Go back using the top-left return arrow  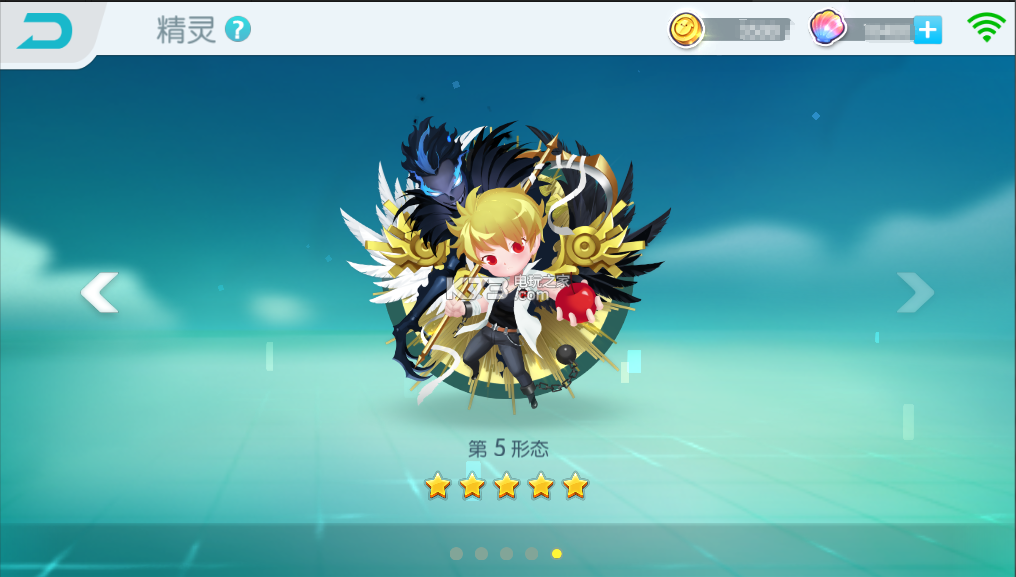45,32
